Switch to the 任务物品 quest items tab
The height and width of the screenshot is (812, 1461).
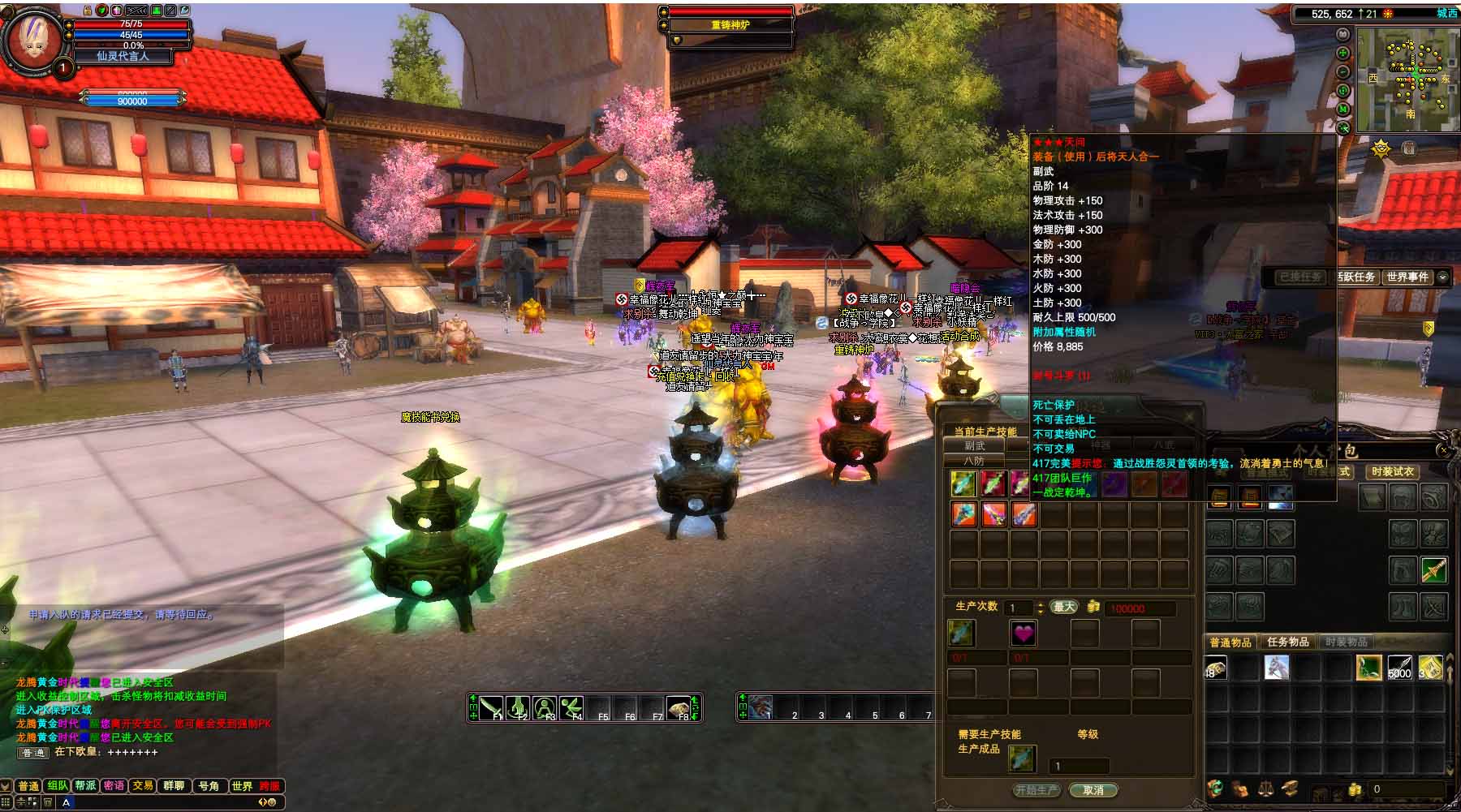coord(1288,642)
